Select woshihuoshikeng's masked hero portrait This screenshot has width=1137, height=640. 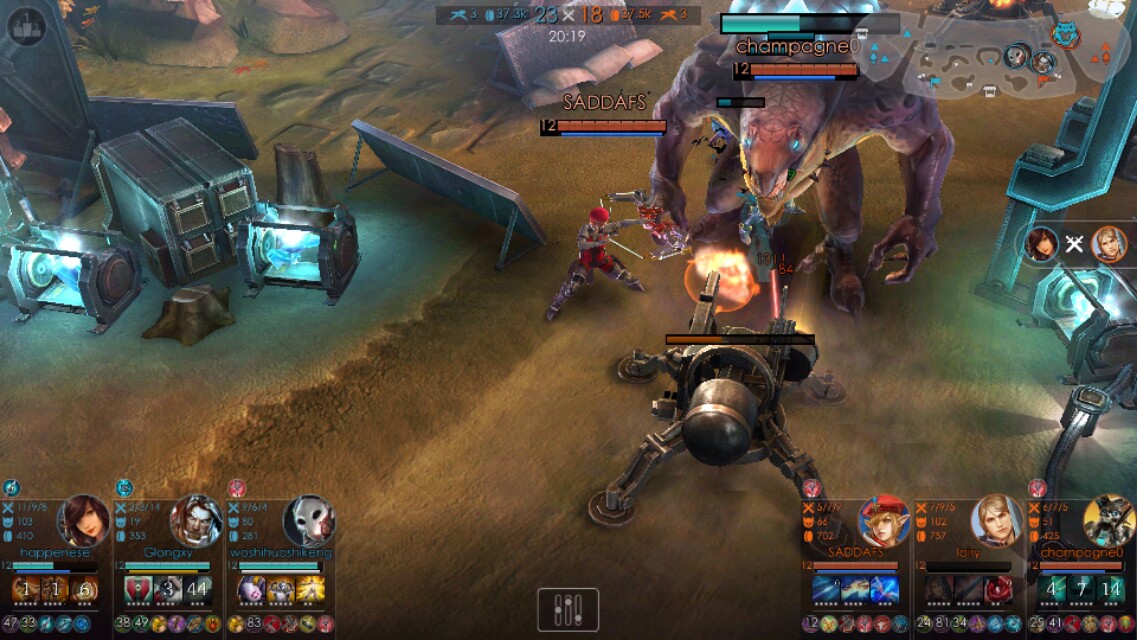308,520
